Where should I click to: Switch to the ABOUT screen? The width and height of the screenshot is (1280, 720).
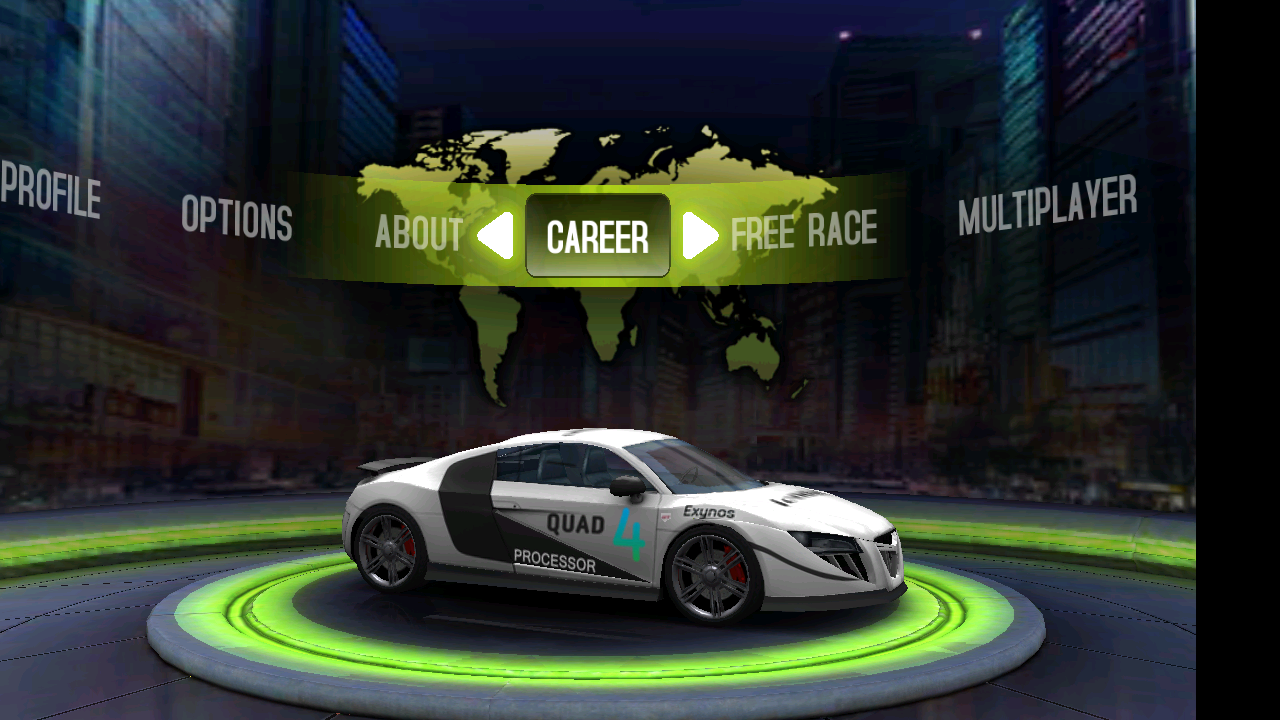(418, 235)
